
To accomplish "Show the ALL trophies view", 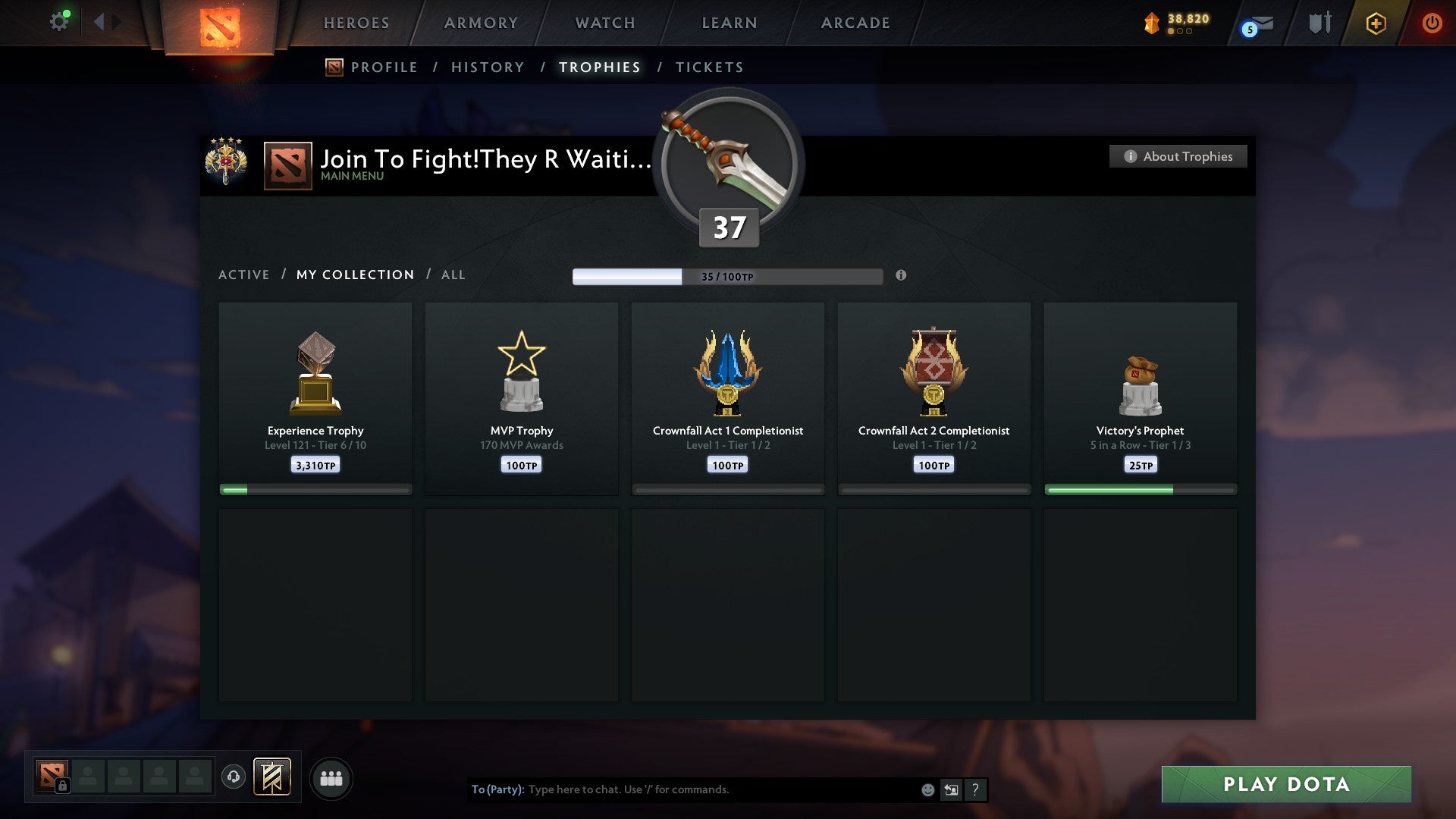I will coord(453,275).
